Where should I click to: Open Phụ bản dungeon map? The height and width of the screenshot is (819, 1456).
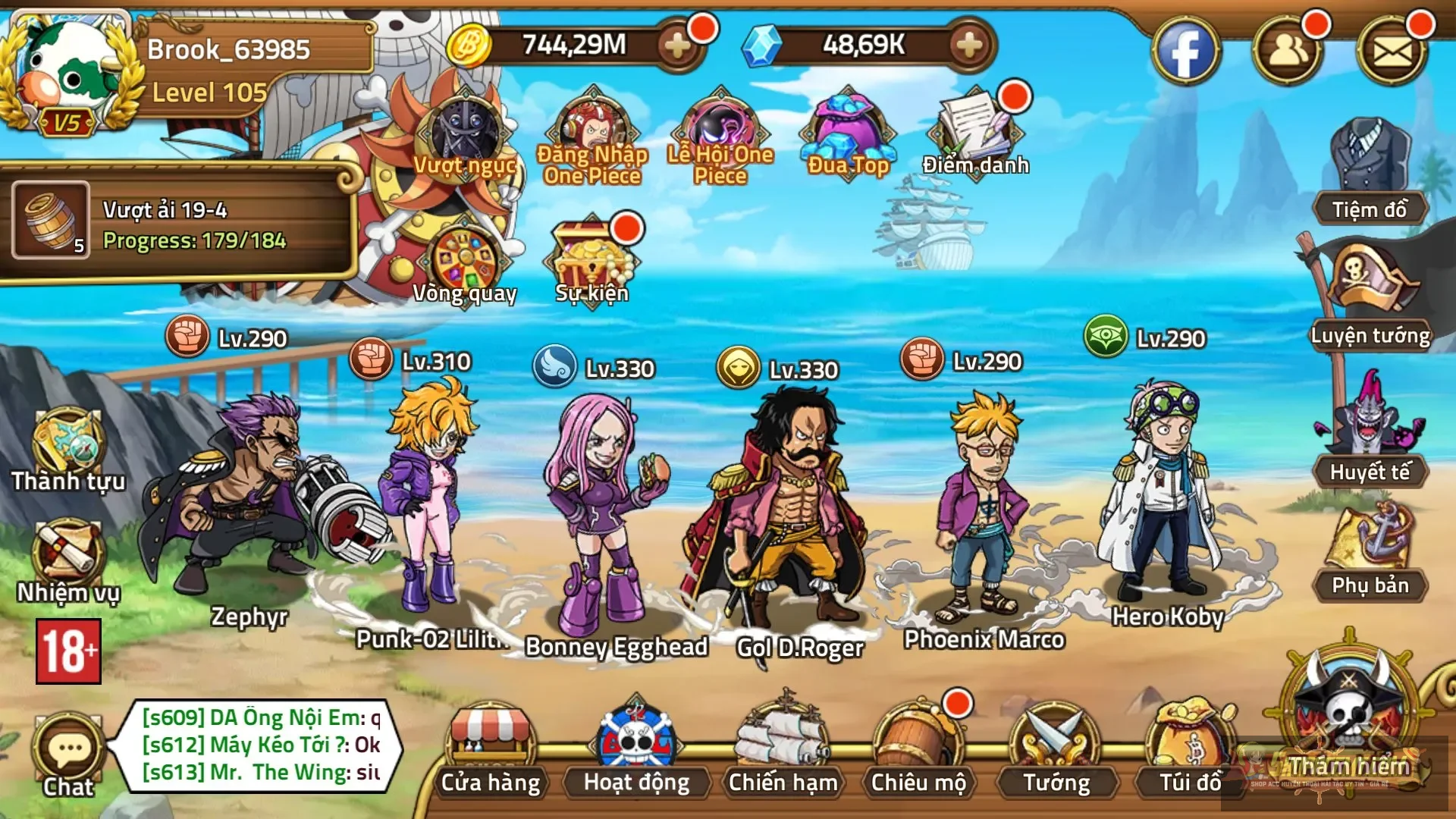coord(1370,554)
